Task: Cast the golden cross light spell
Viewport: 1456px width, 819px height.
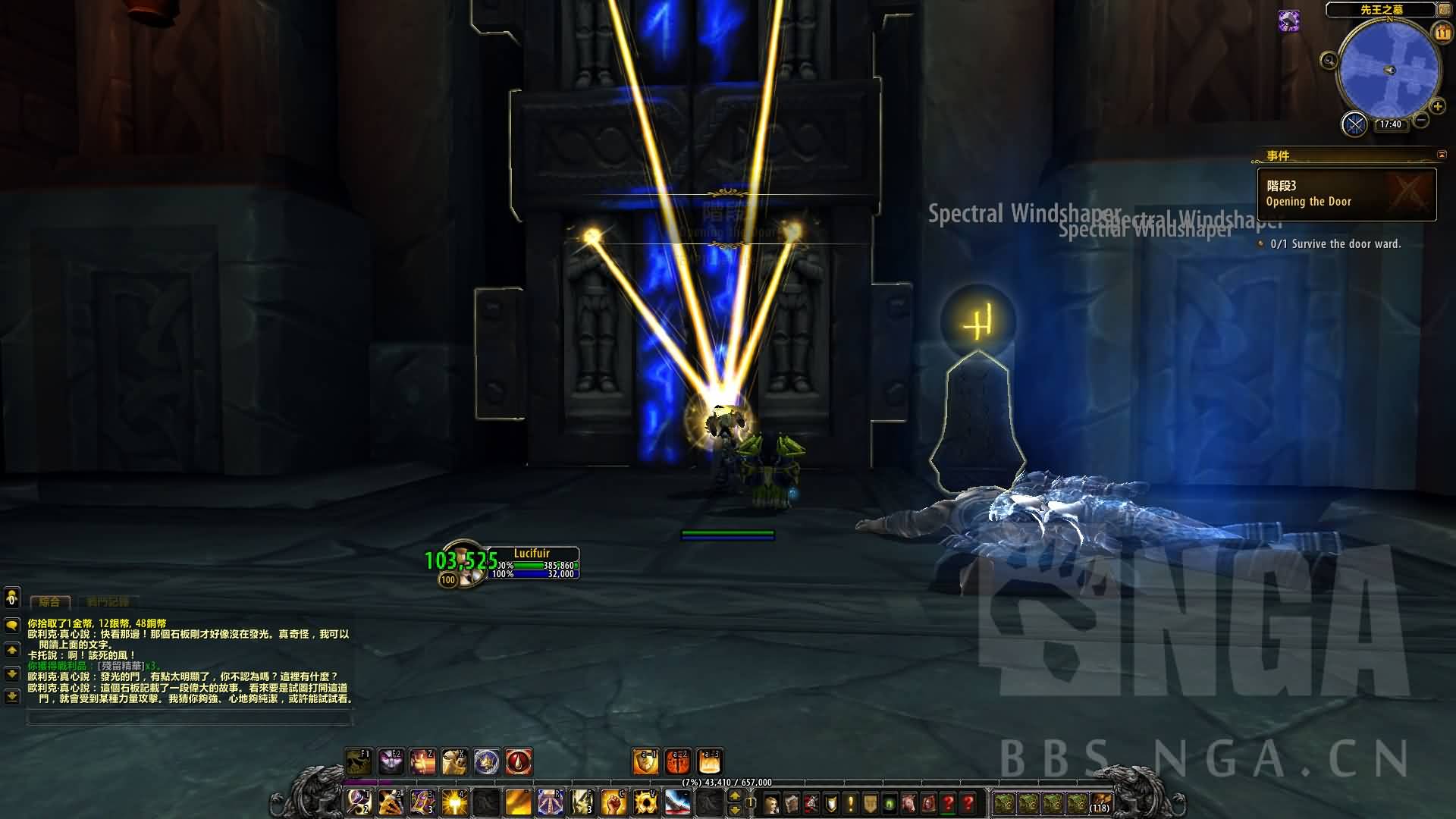Action: point(454,802)
